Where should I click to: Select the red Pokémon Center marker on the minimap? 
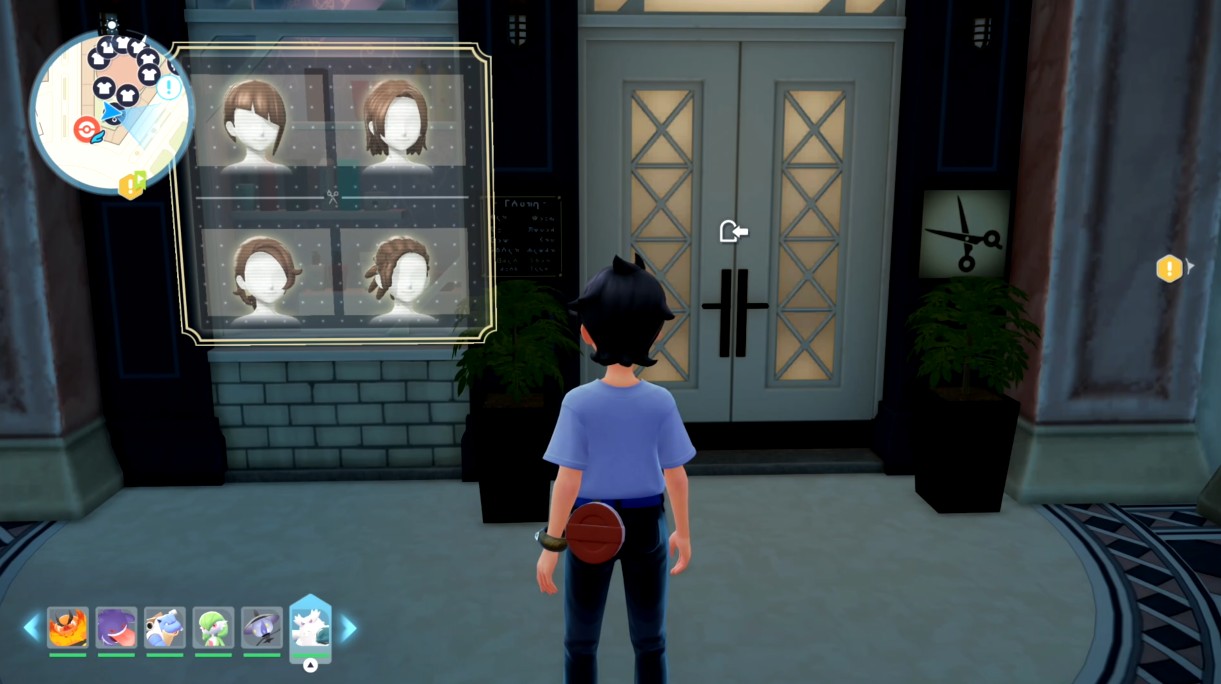tap(87, 129)
